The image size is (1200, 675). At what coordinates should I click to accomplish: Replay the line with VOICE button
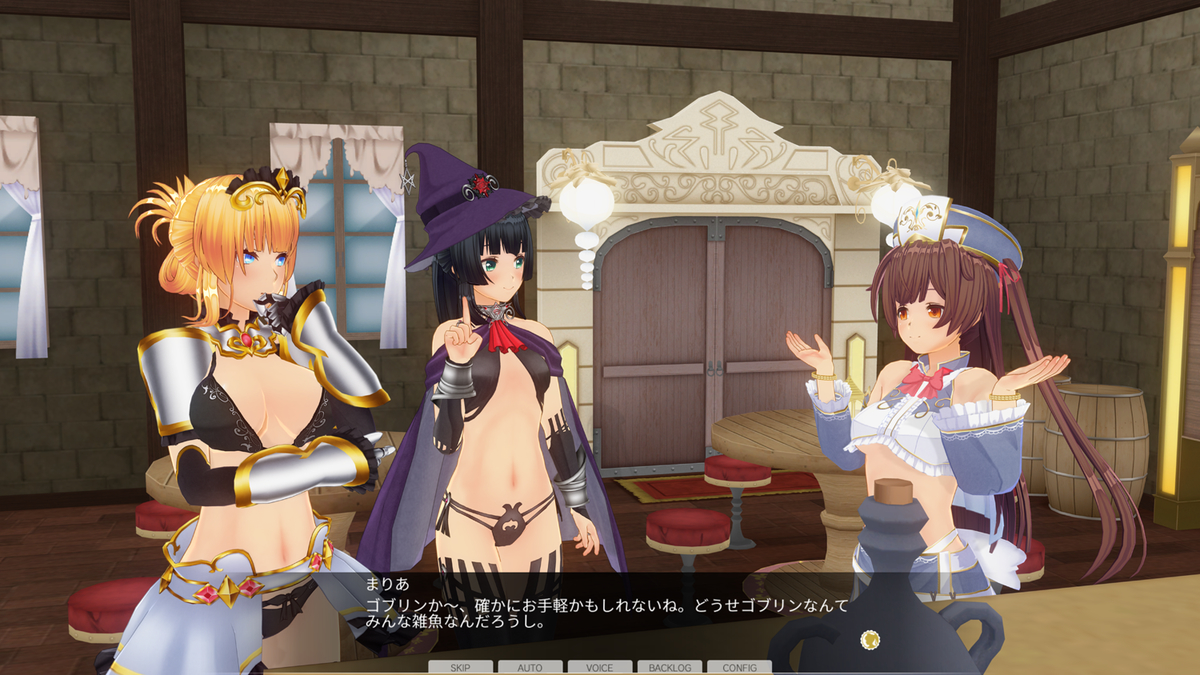click(600, 667)
